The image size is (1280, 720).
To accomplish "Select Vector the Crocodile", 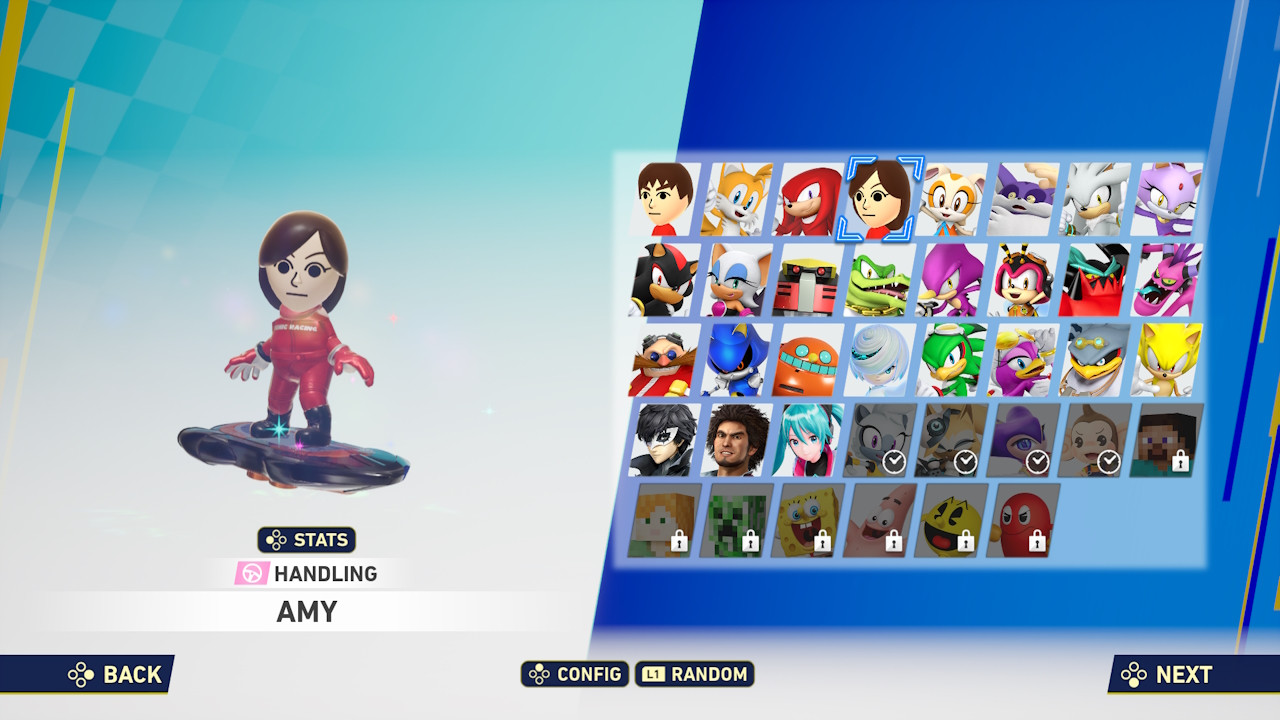I will pyautogui.click(x=879, y=281).
